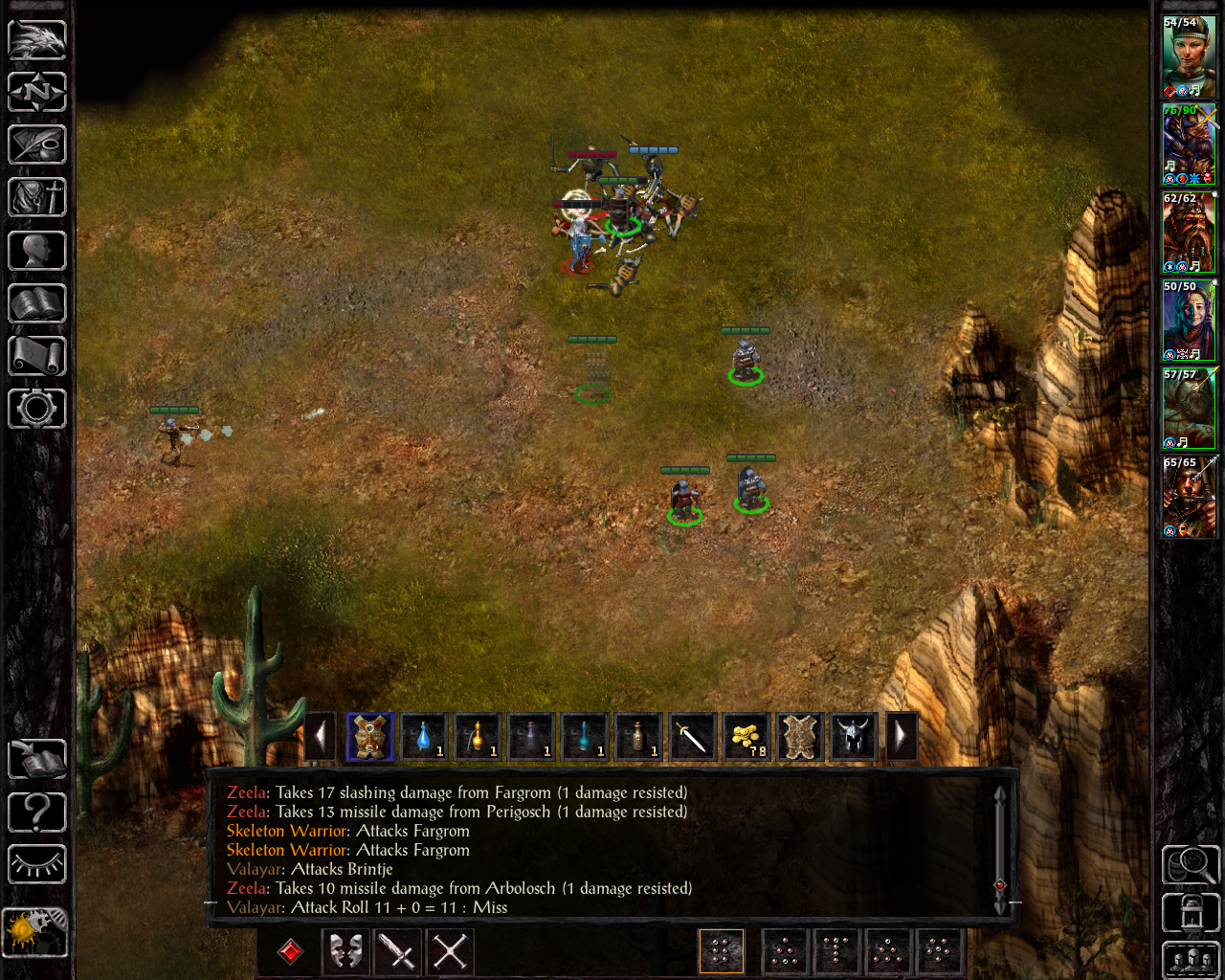Open the mage spellbook with the open-book icon
Image resolution: width=1225 pixels, height=980 pixels.
pyautogui.click(x=37, y=303)
